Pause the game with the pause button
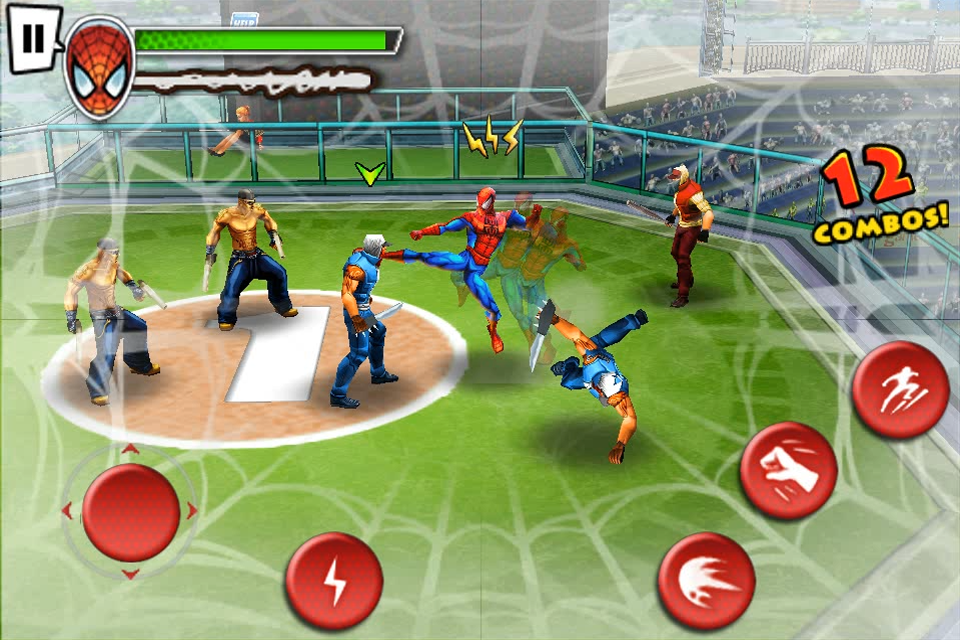Viewport: 960px width, 640px height. (33, 39)
